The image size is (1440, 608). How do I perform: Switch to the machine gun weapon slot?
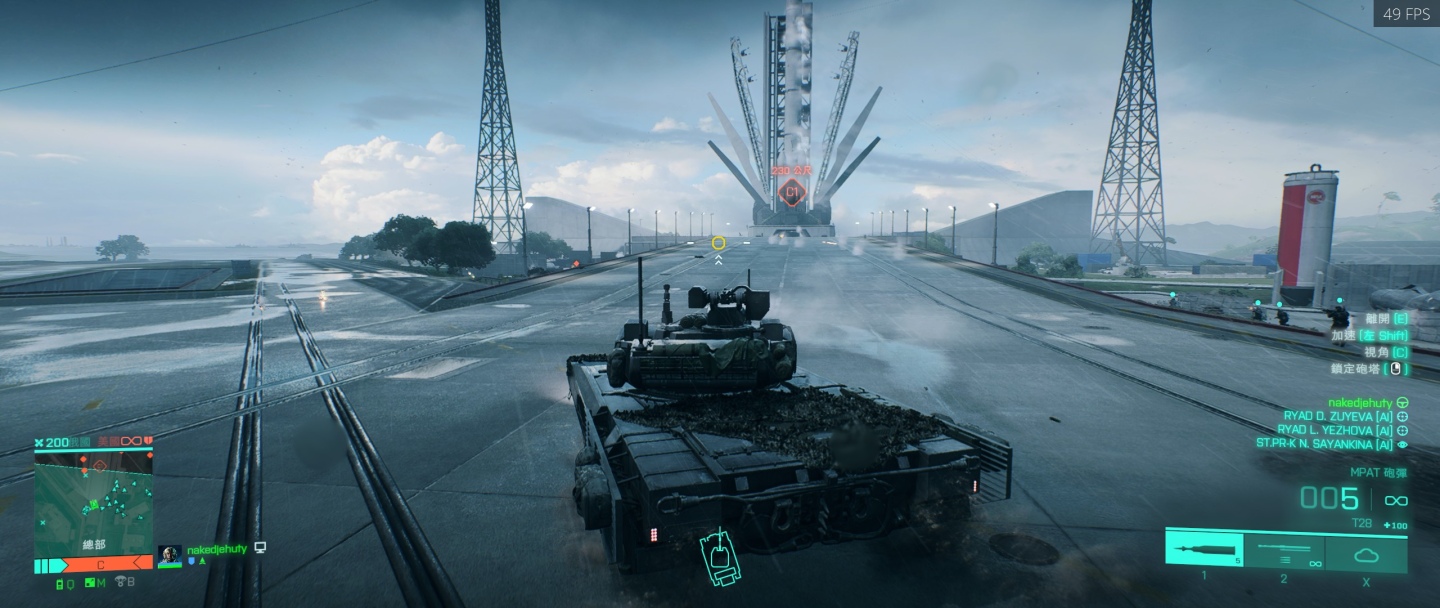(1284, 551)
